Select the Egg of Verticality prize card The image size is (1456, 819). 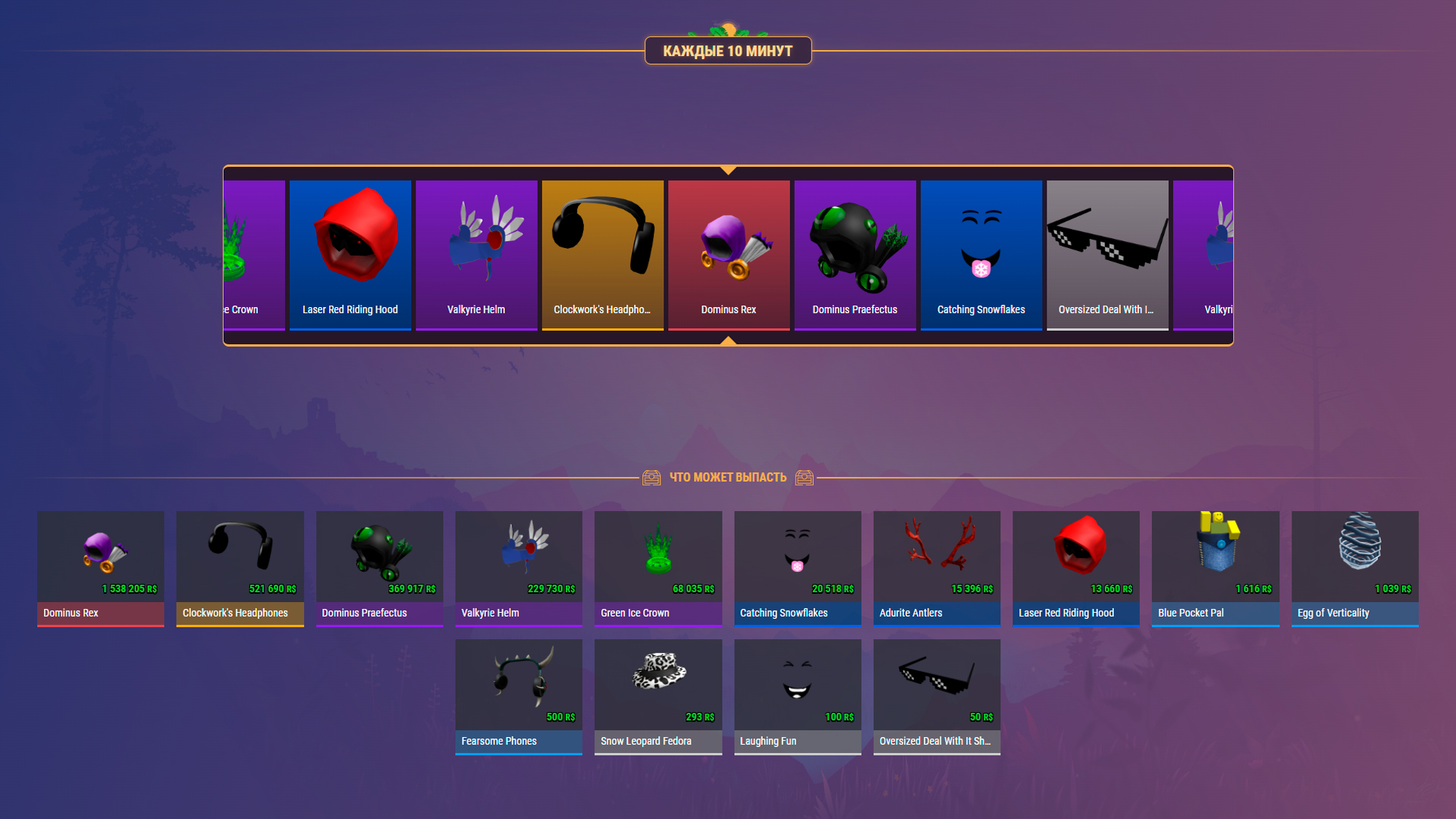(x=1354, y=569)
